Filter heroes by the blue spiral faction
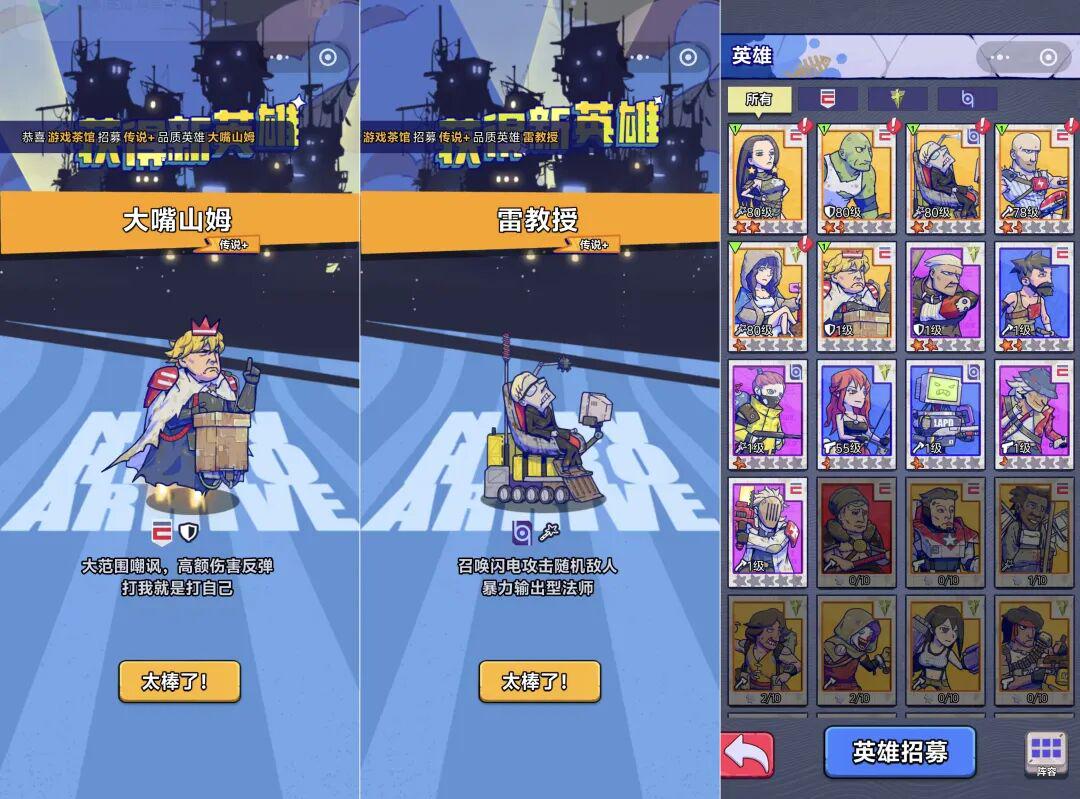1080x799 pixels. coord(967,99)
